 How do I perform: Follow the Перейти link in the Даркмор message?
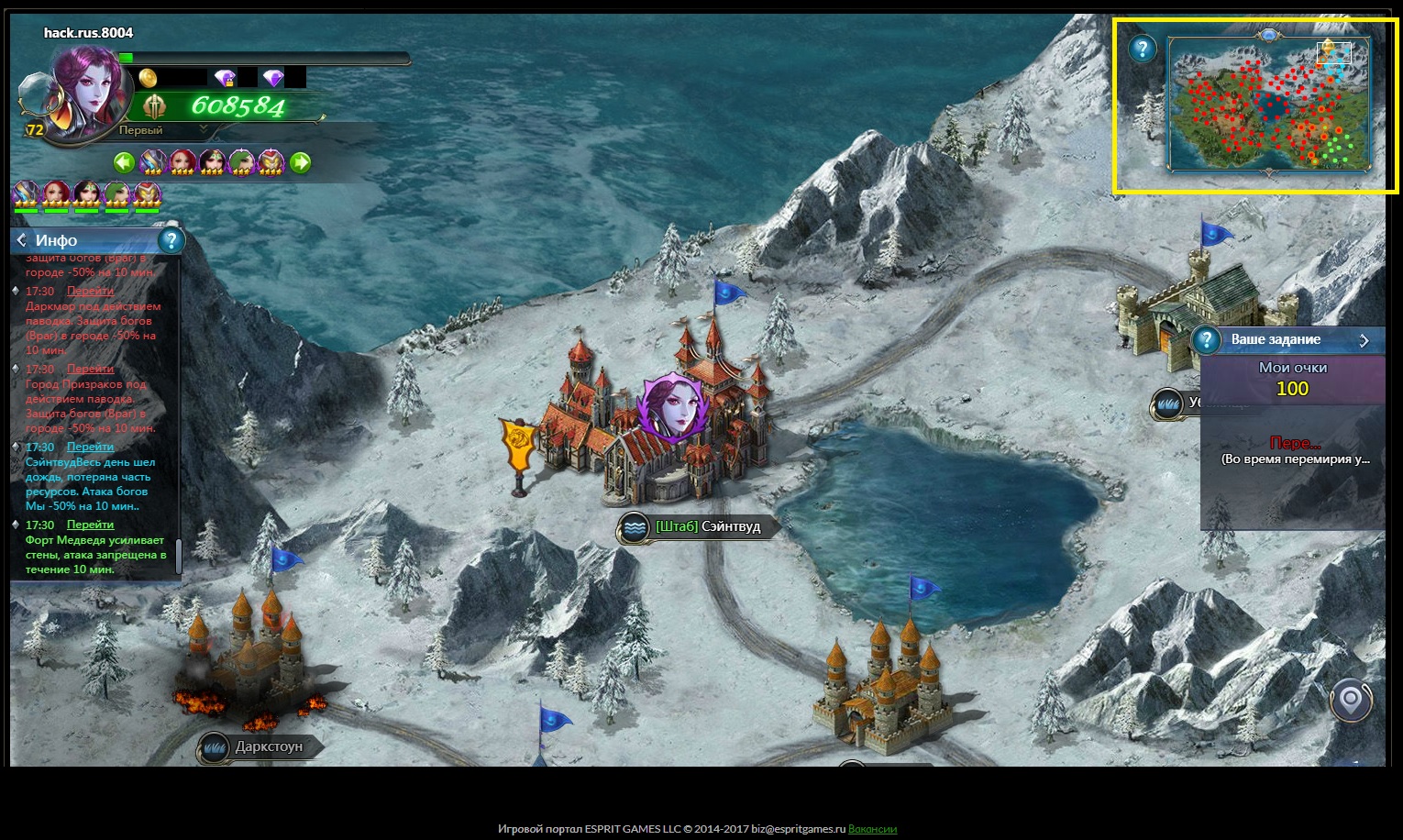(x=90, y=291)
